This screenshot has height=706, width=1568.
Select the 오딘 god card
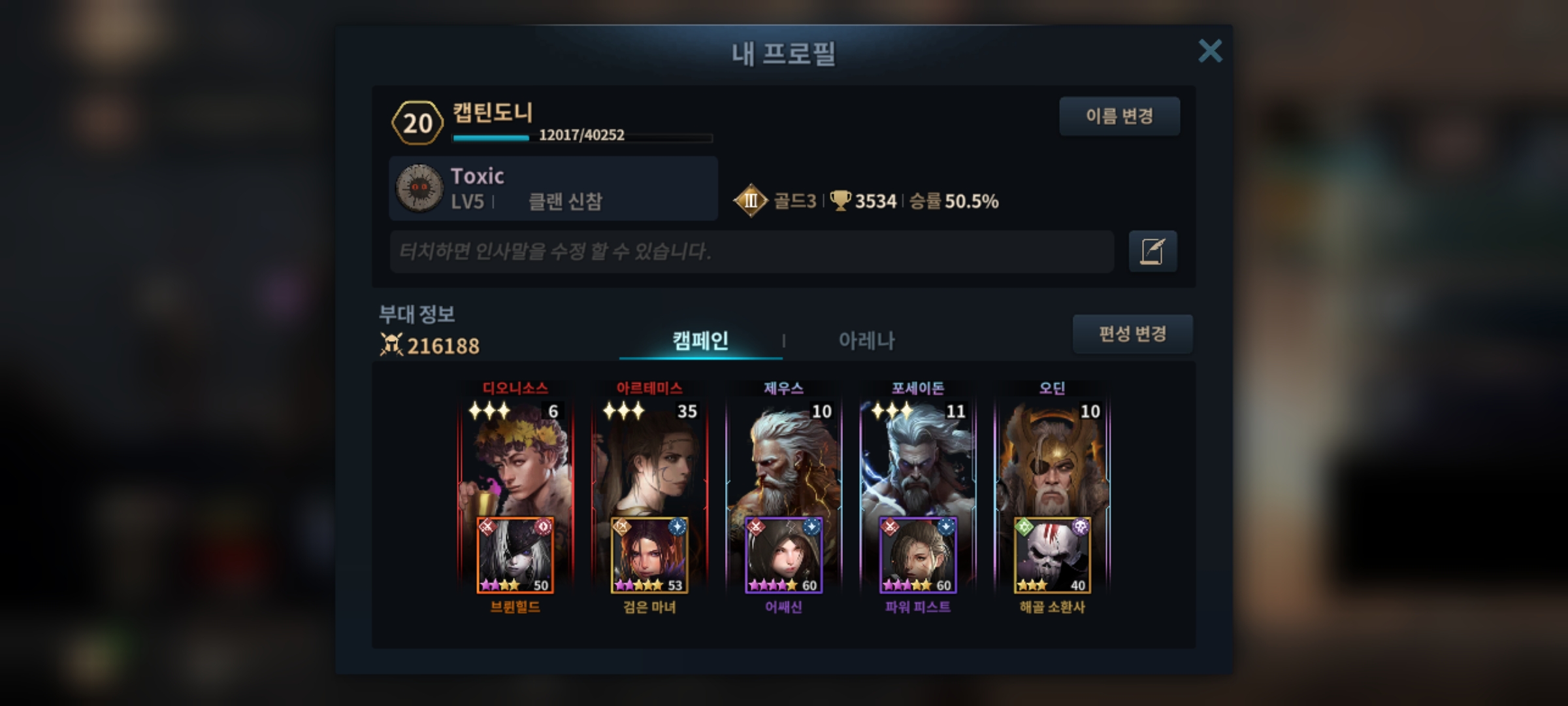coord(1052,458)
